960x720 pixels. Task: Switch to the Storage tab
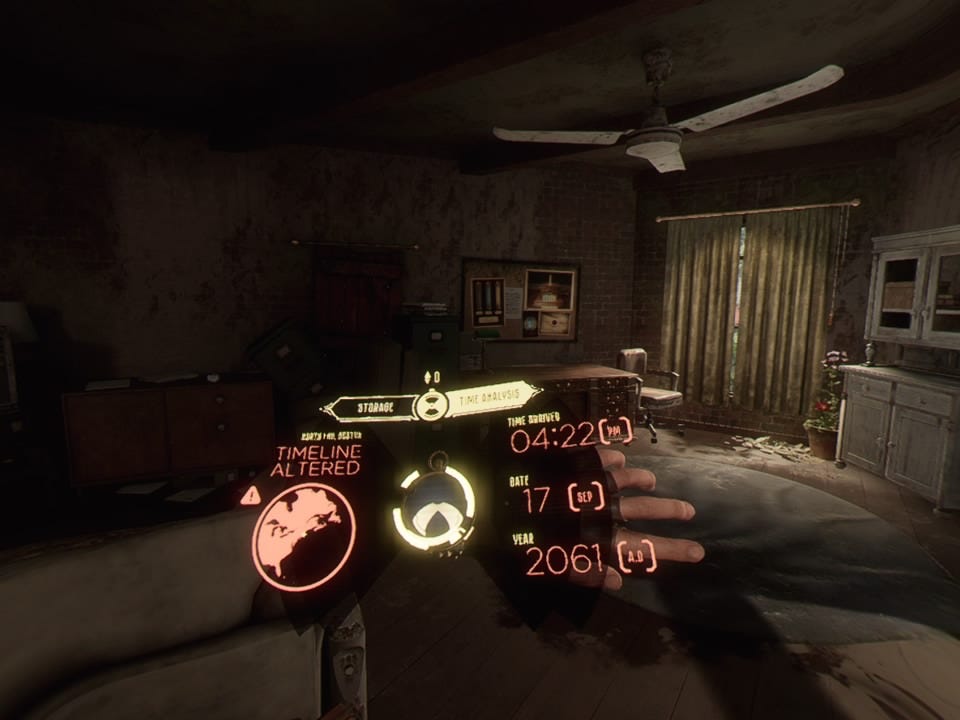click(x=372, y=407)
